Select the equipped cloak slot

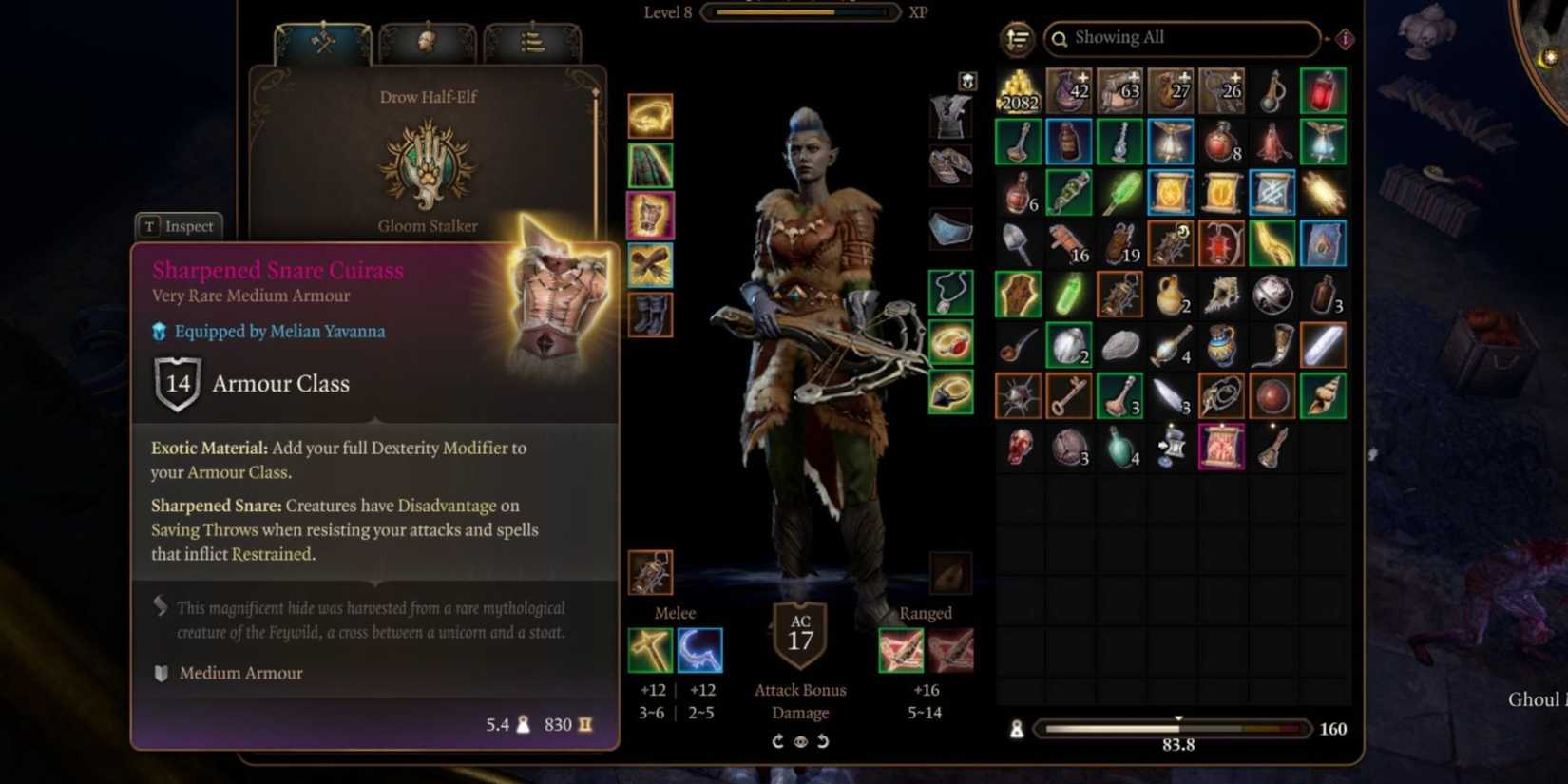tap(651, 165)
